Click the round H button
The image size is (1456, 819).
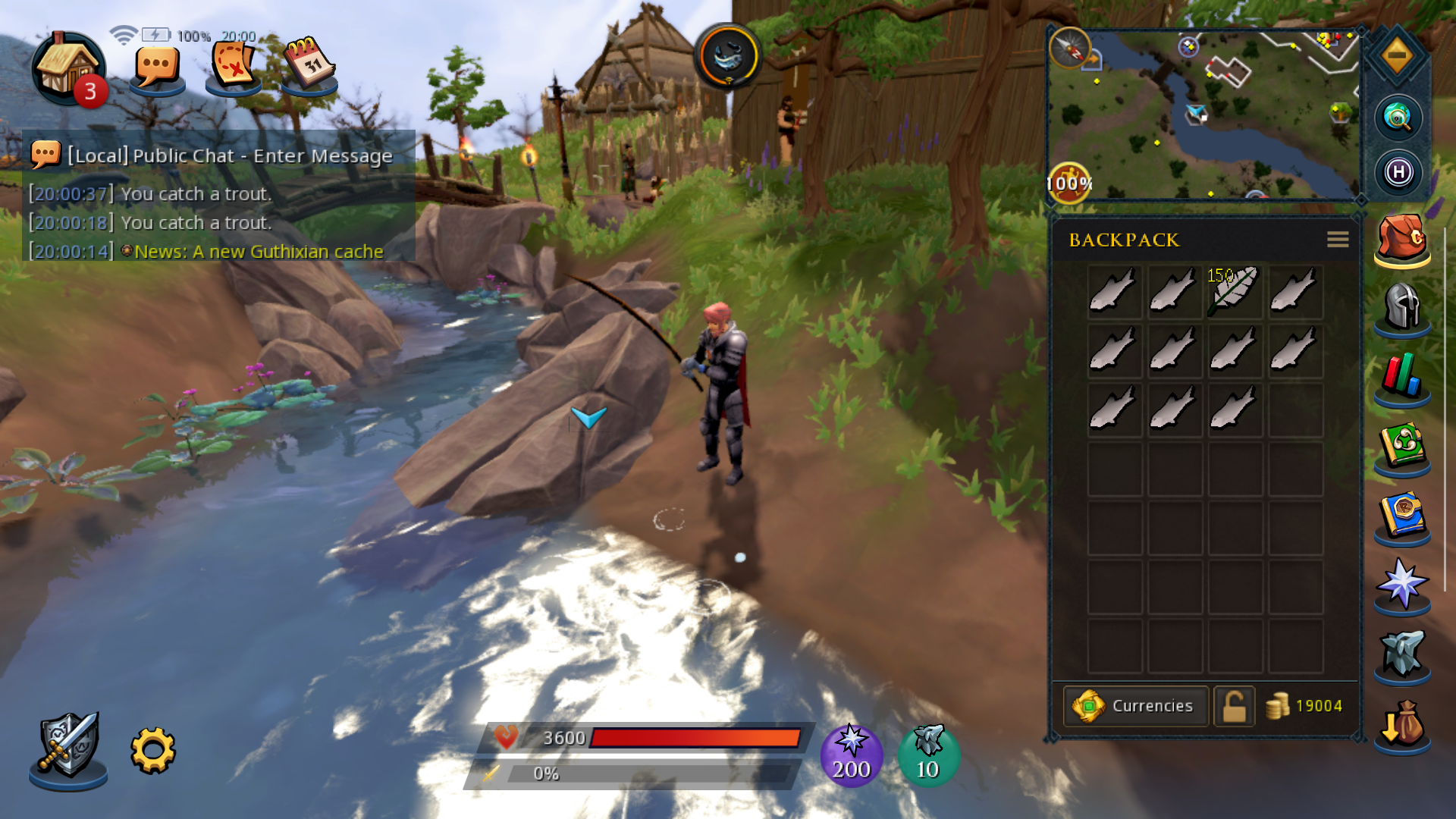[1398, 173]
